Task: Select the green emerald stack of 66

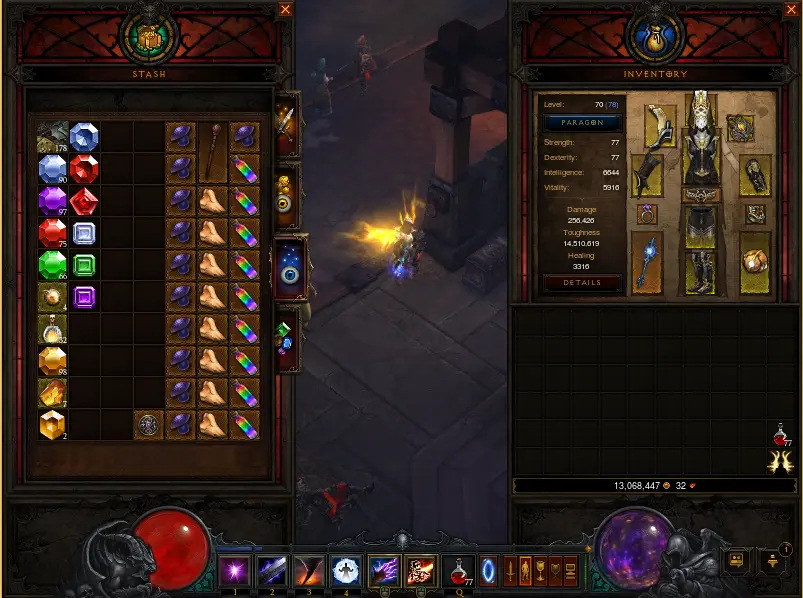Action: [52, 265]
